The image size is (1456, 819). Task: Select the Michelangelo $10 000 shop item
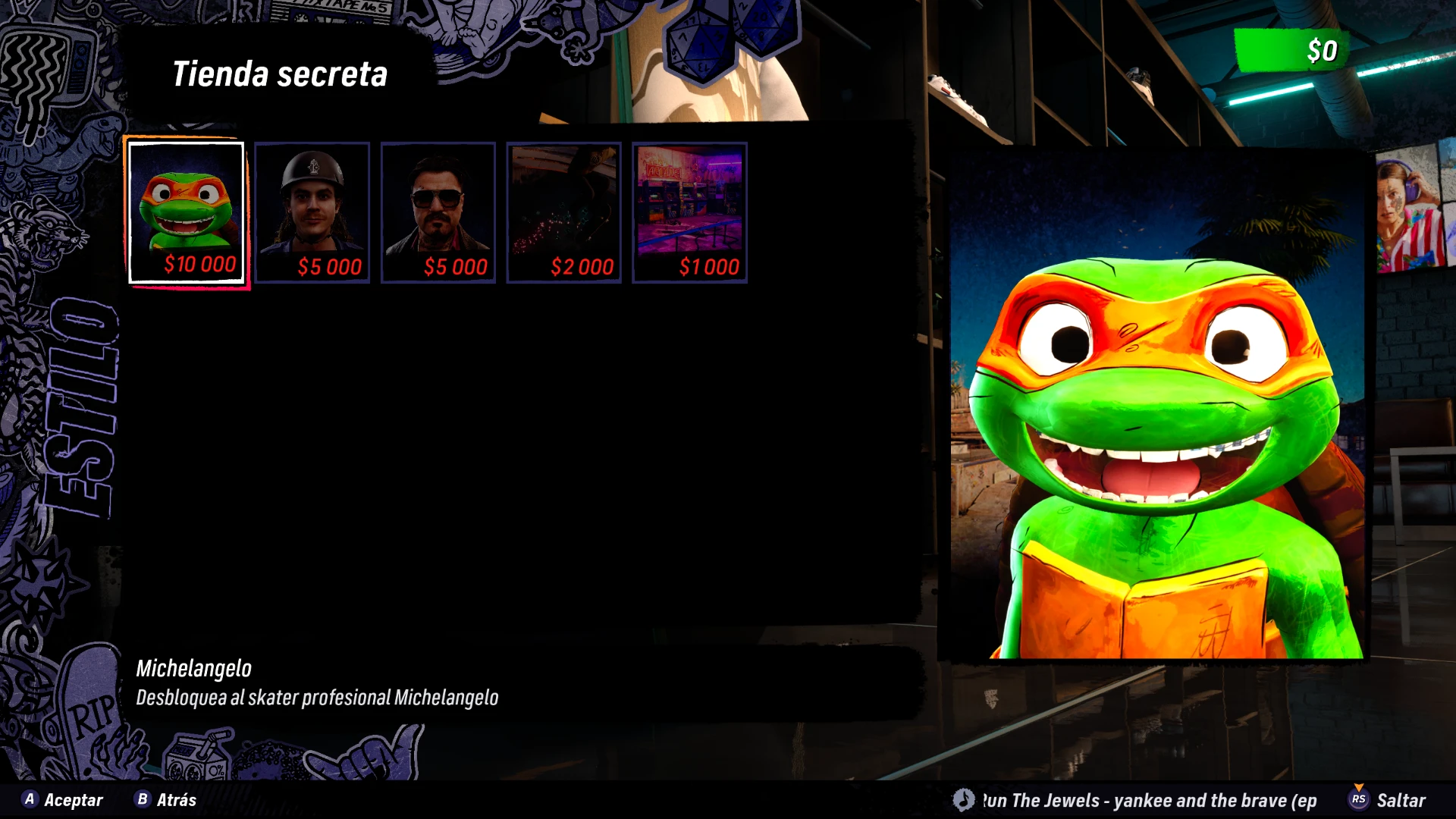(187, 212)
